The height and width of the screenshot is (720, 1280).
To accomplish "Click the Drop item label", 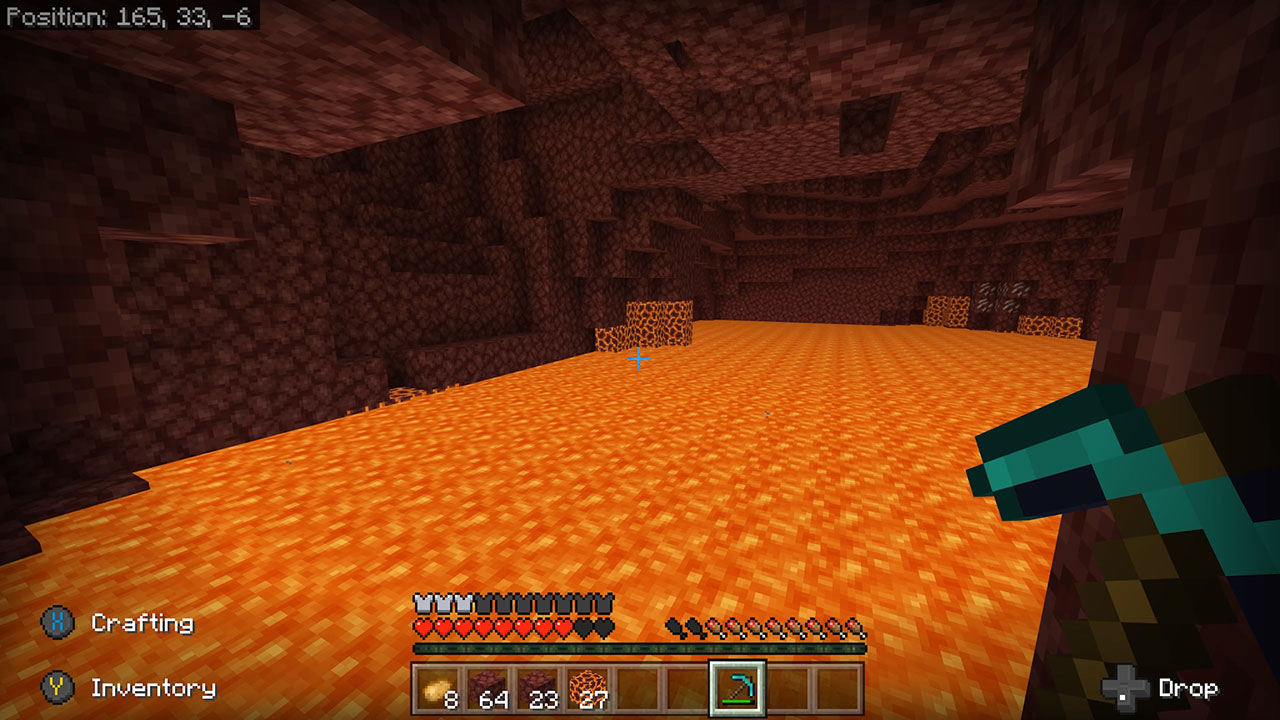I will [x=1190, y=688].
